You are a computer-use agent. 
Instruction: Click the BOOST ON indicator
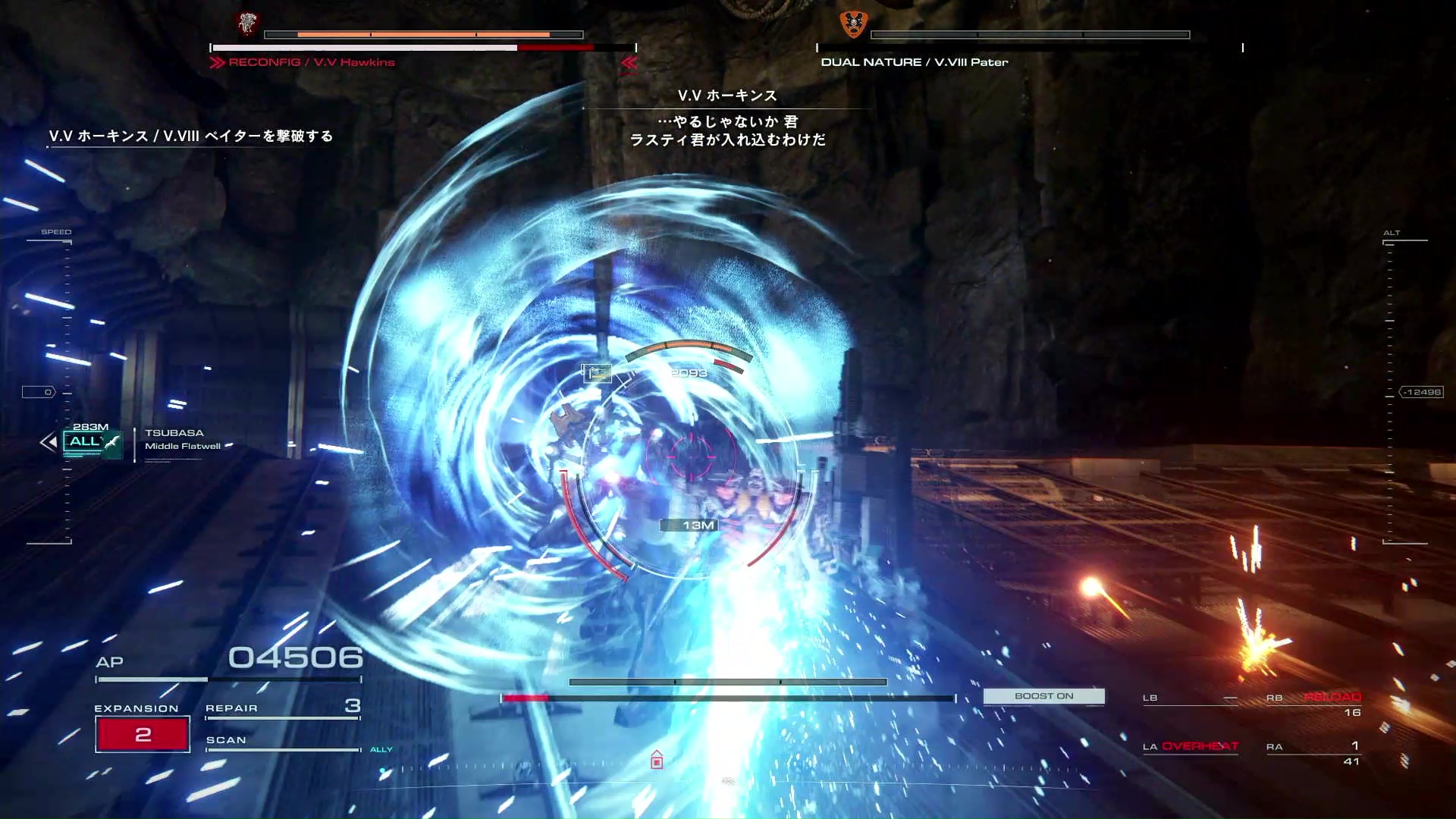coord(1043,696)
